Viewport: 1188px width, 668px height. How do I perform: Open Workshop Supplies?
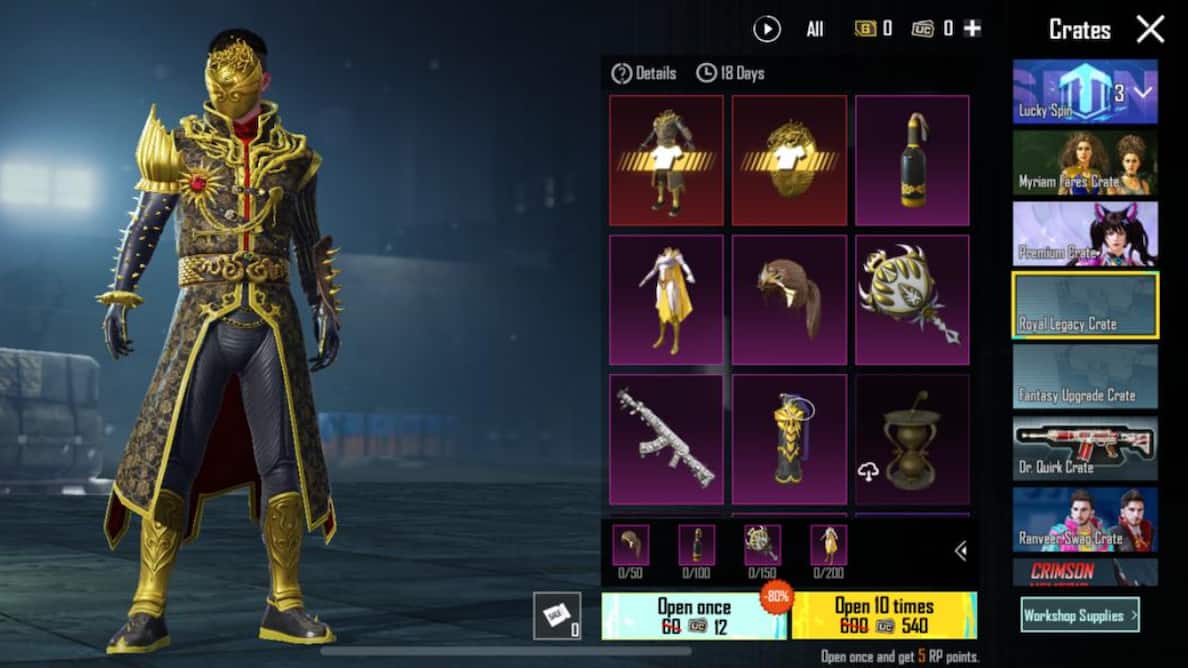[x=1080, y=615]
